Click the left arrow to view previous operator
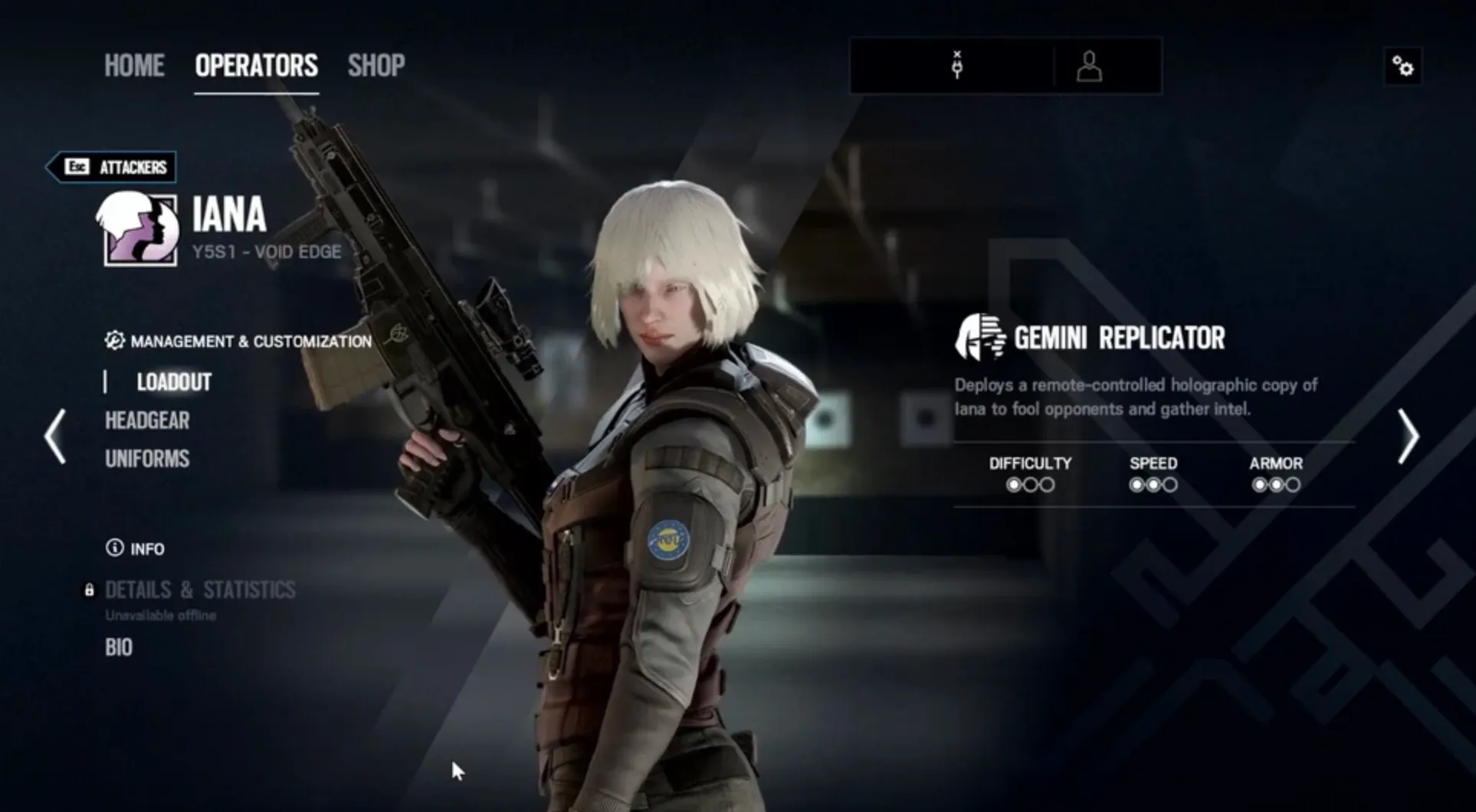 tap(53, 436)
